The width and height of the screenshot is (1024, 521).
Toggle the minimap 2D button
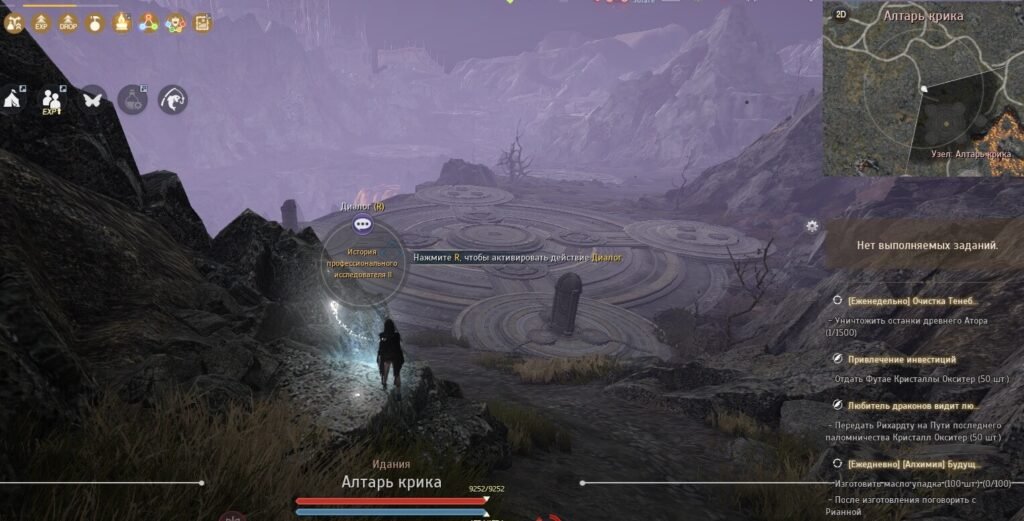[841, 15]
